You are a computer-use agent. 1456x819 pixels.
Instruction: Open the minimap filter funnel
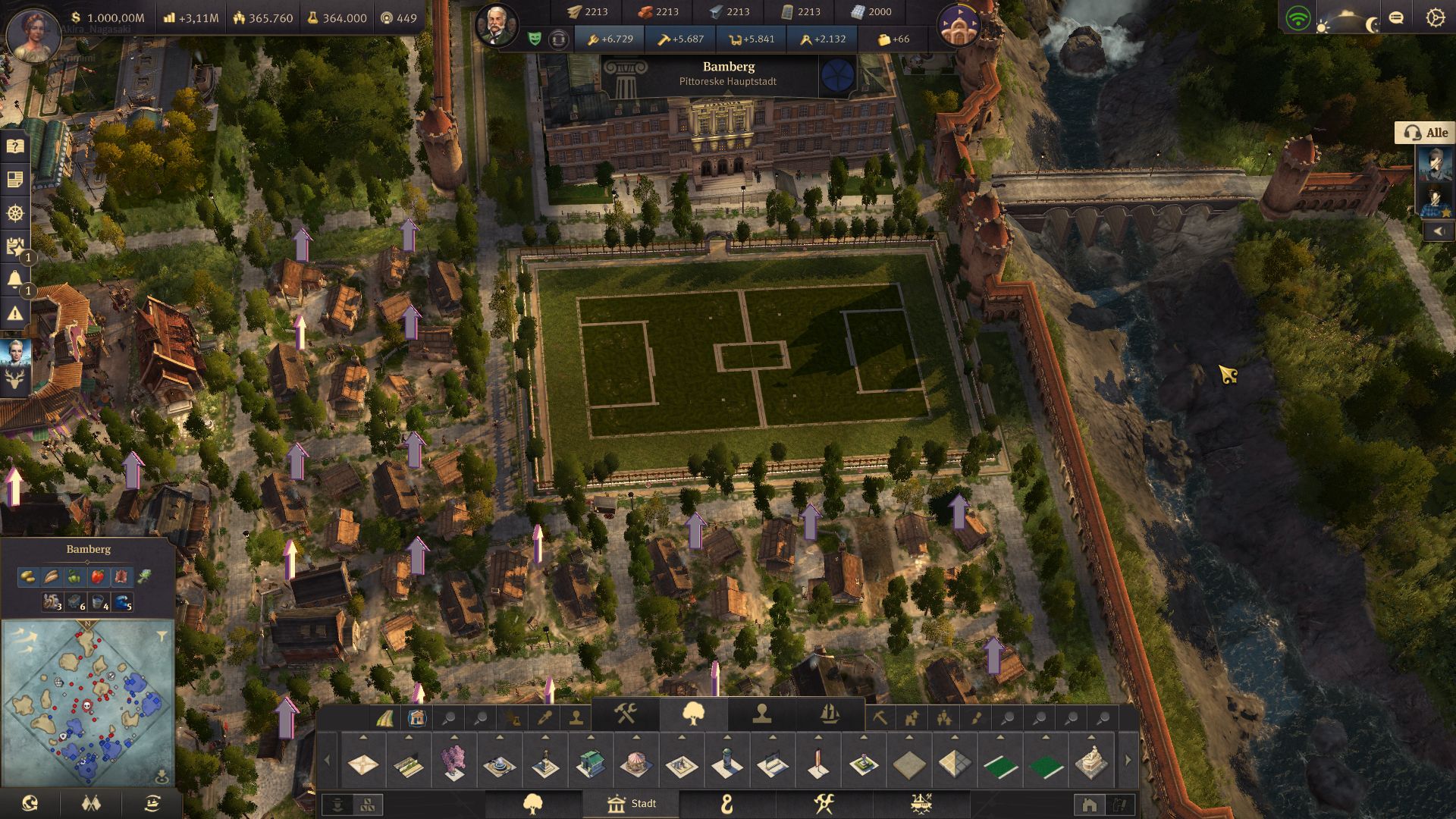162,636
